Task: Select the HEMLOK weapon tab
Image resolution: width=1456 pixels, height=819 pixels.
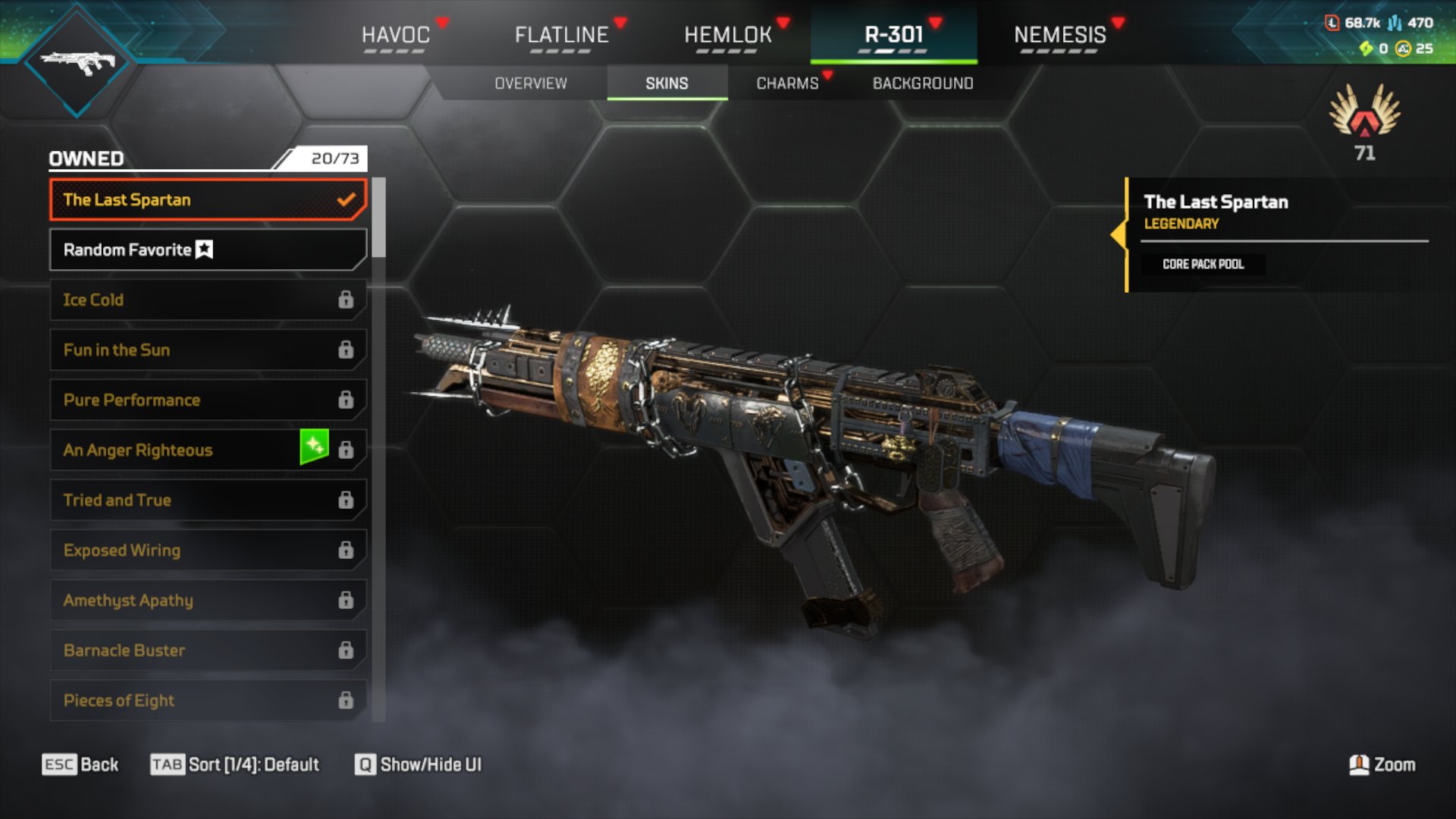Action: (727, 35)
